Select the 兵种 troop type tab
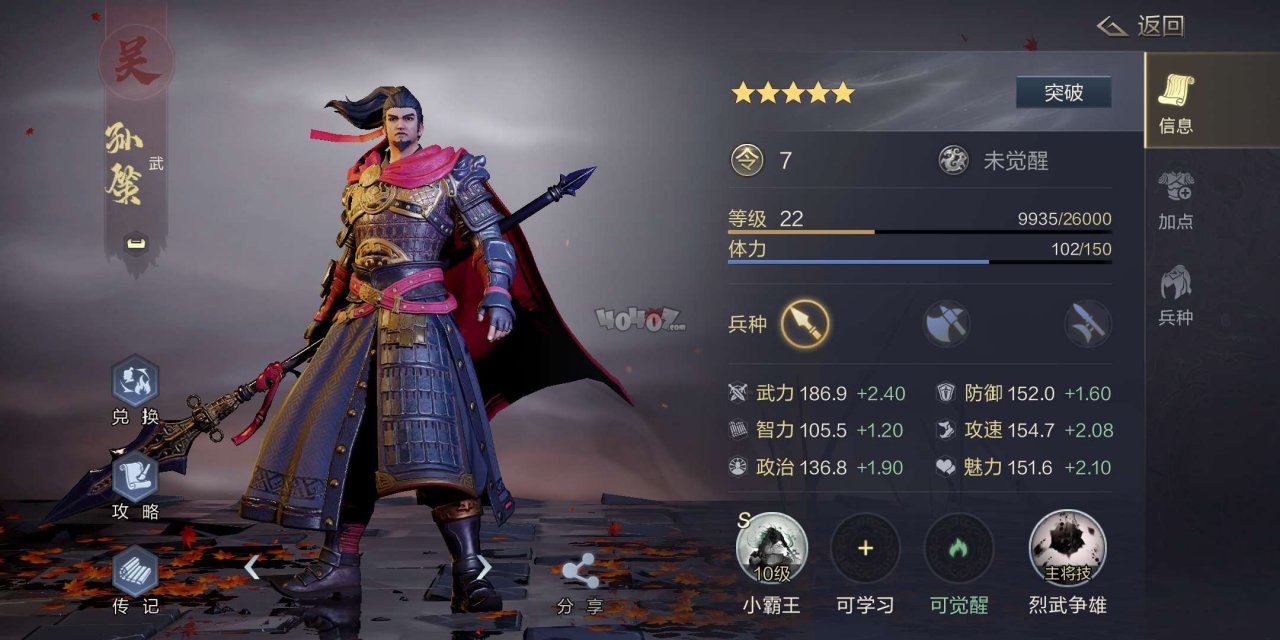The height and width of the screenshot is (640, 1280). 1176,295
